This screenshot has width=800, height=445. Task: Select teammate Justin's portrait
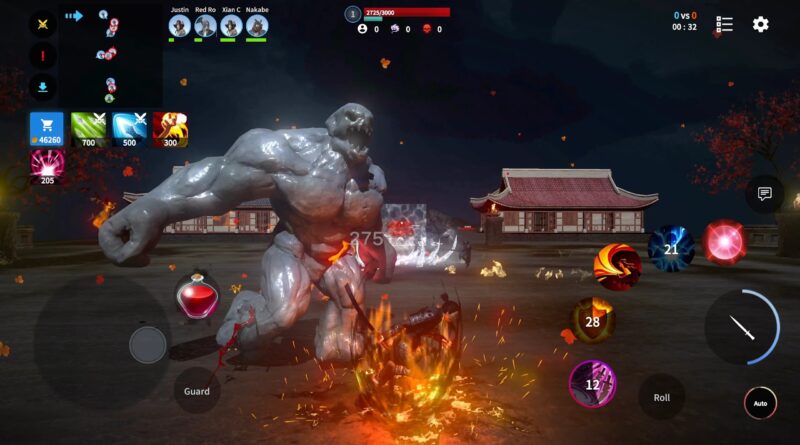179,25
